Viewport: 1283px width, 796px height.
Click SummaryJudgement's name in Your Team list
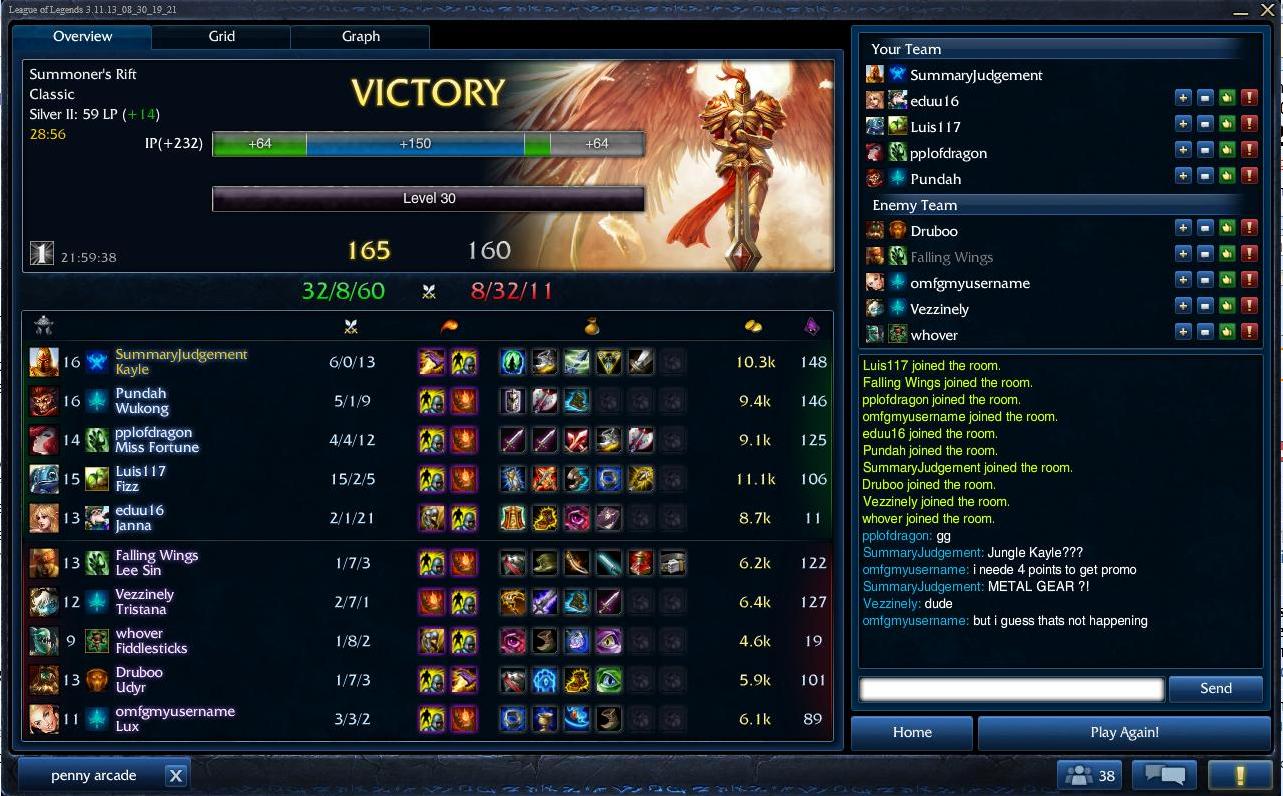pos(976,75)
